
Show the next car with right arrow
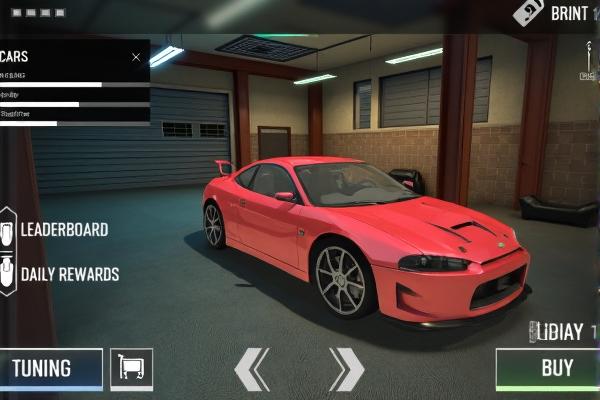[346, 369]
